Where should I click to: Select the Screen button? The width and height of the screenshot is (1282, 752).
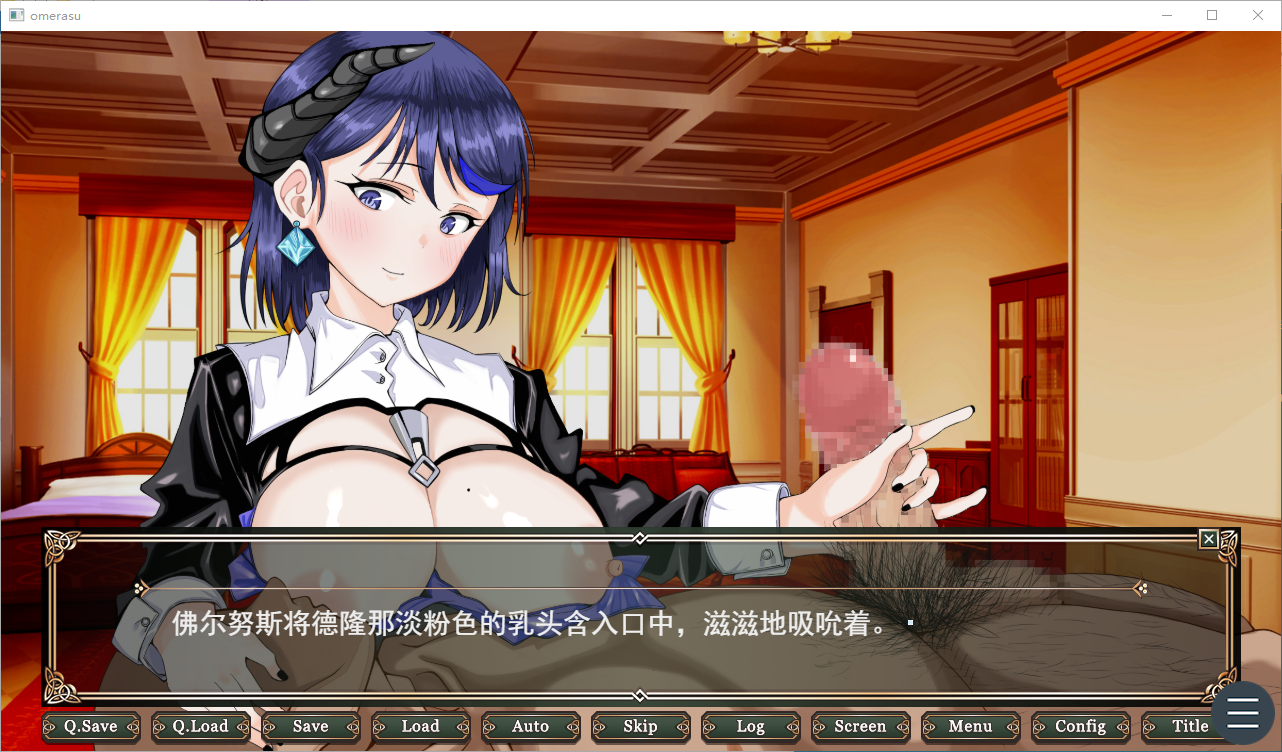pos(860,727)
